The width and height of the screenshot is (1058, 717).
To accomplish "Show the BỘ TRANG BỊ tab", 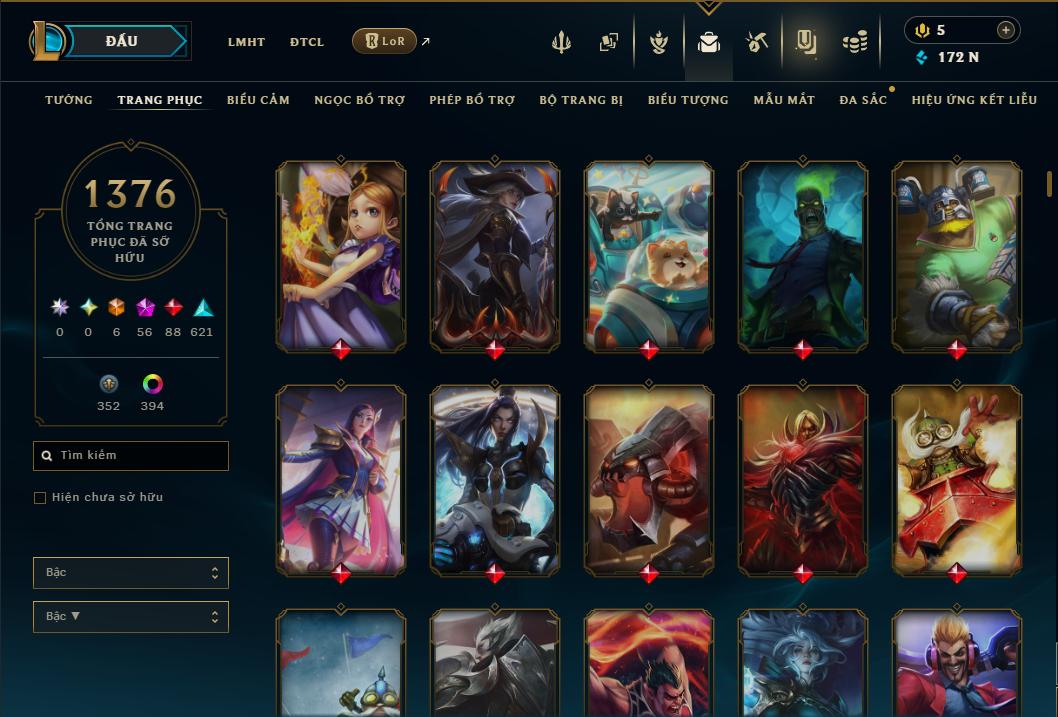I will [x=581, y=100].
